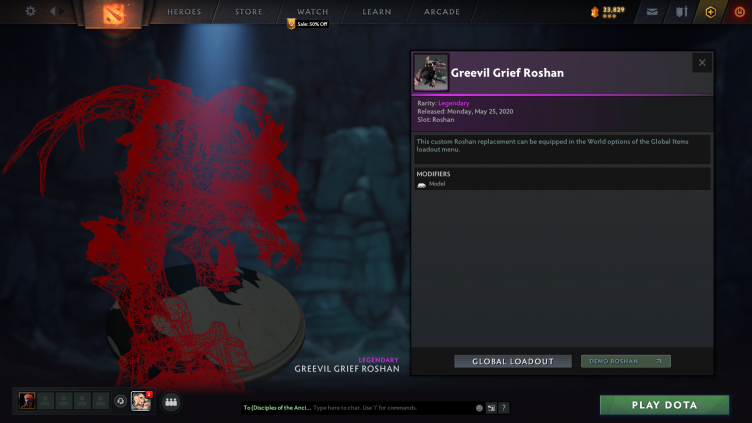752x423 pixels.
Task: Launch the Demo Roshan preview
Action: [x=625, y=361]
